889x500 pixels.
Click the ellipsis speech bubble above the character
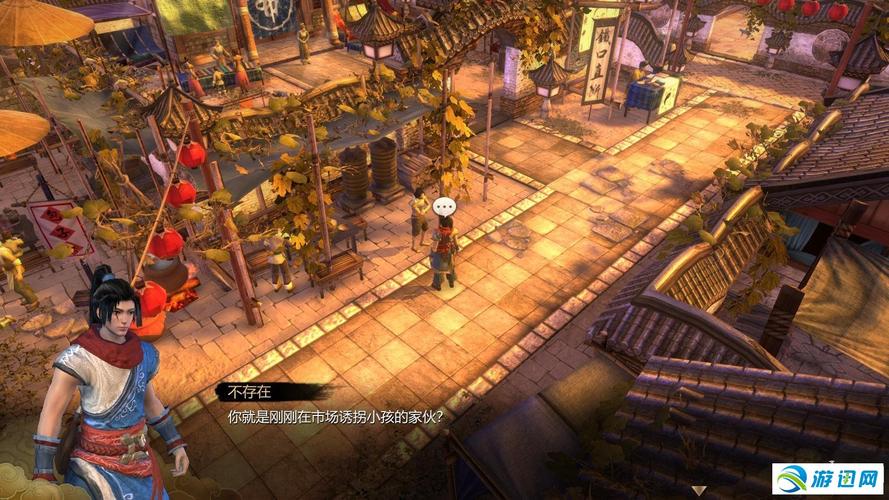point(446,207)
